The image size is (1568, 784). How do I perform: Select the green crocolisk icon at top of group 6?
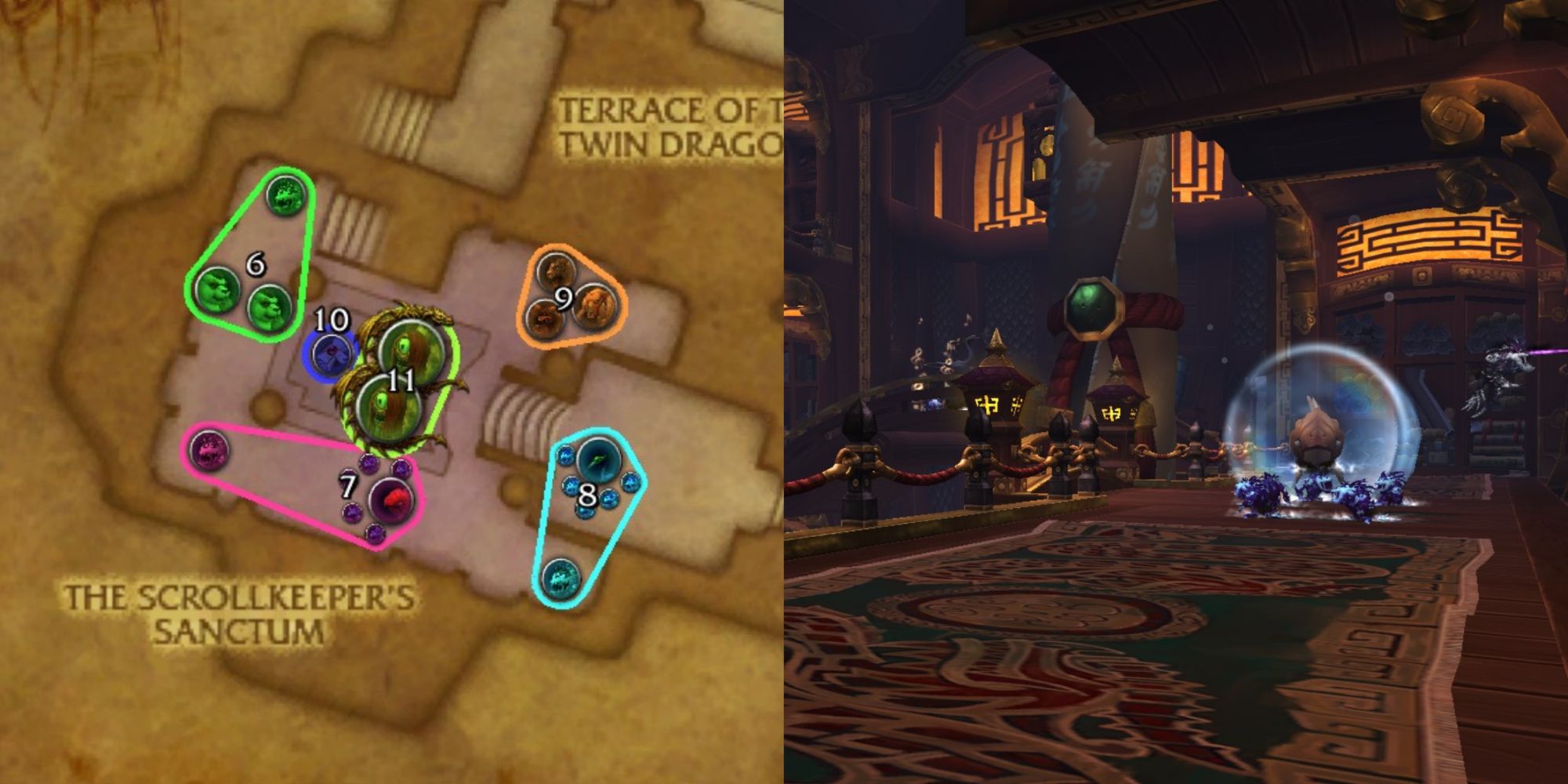click(285, 194)
